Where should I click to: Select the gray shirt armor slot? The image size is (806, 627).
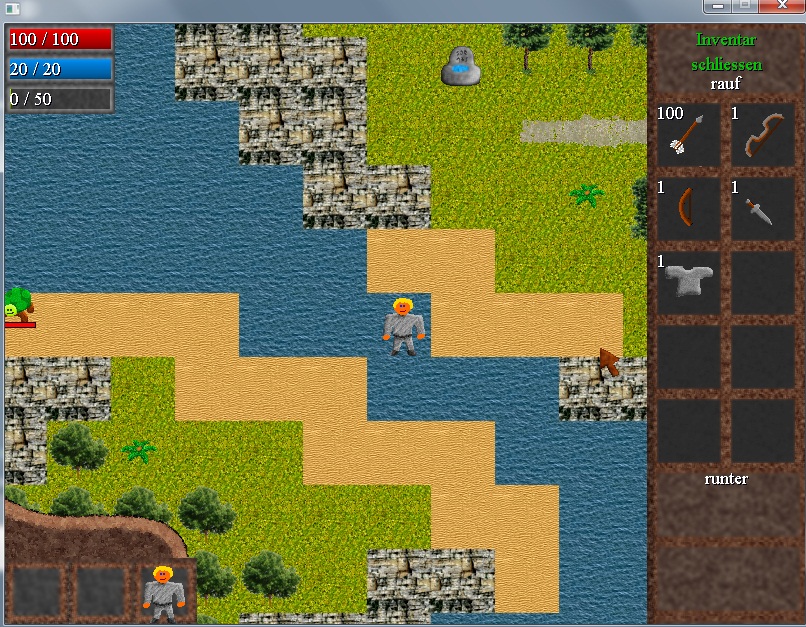[689, 282]
